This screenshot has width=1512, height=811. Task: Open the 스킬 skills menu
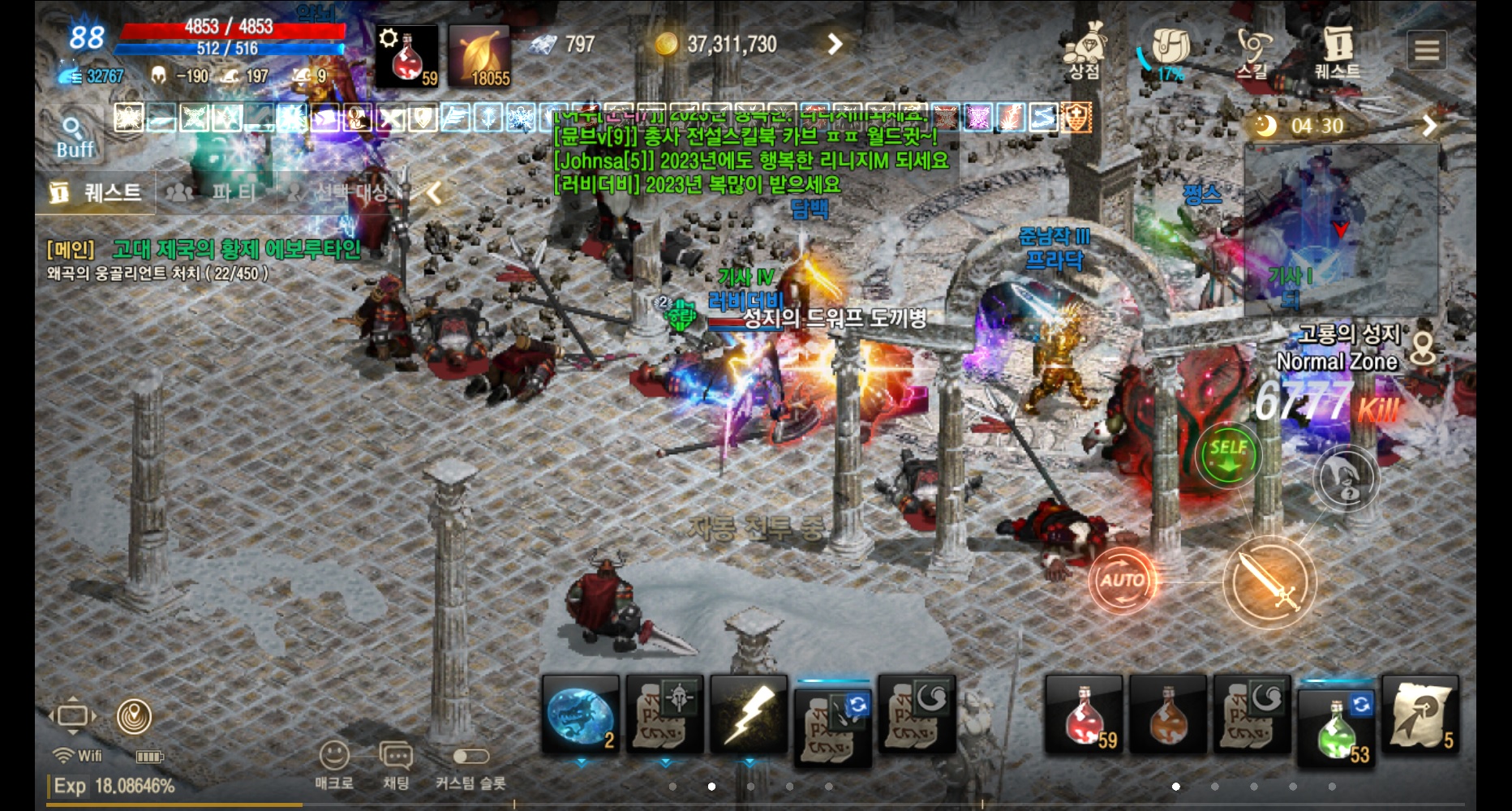[1252, 53]
